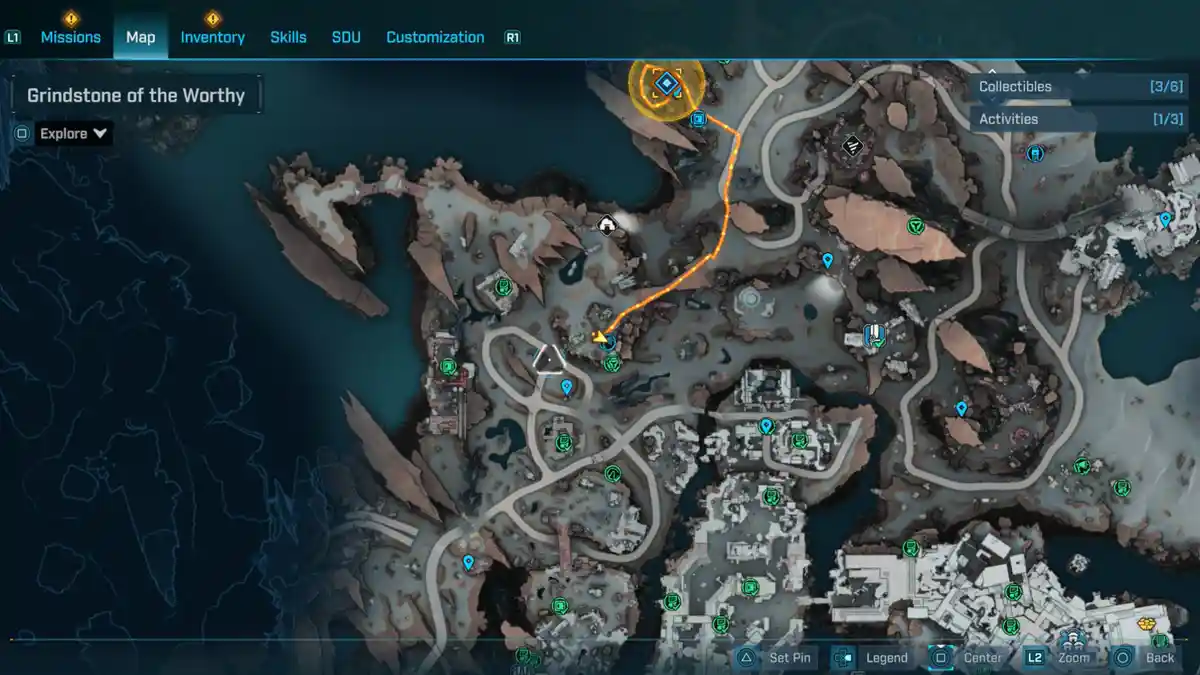1200x675 pixels.
Task: Switch to the Customization tab
Action: click(435, 37)
